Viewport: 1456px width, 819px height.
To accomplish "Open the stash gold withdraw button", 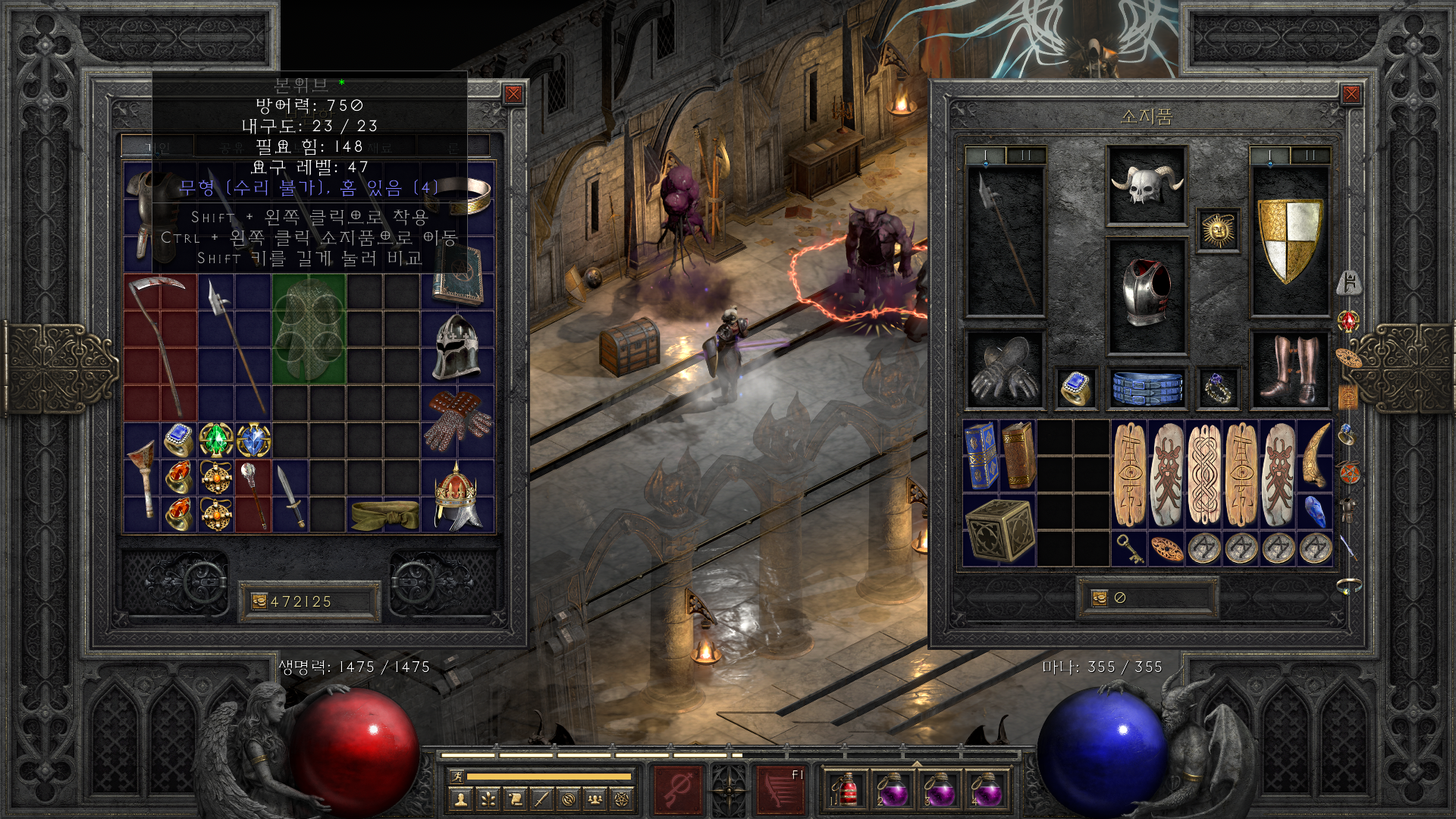I will tap(259, 601).
